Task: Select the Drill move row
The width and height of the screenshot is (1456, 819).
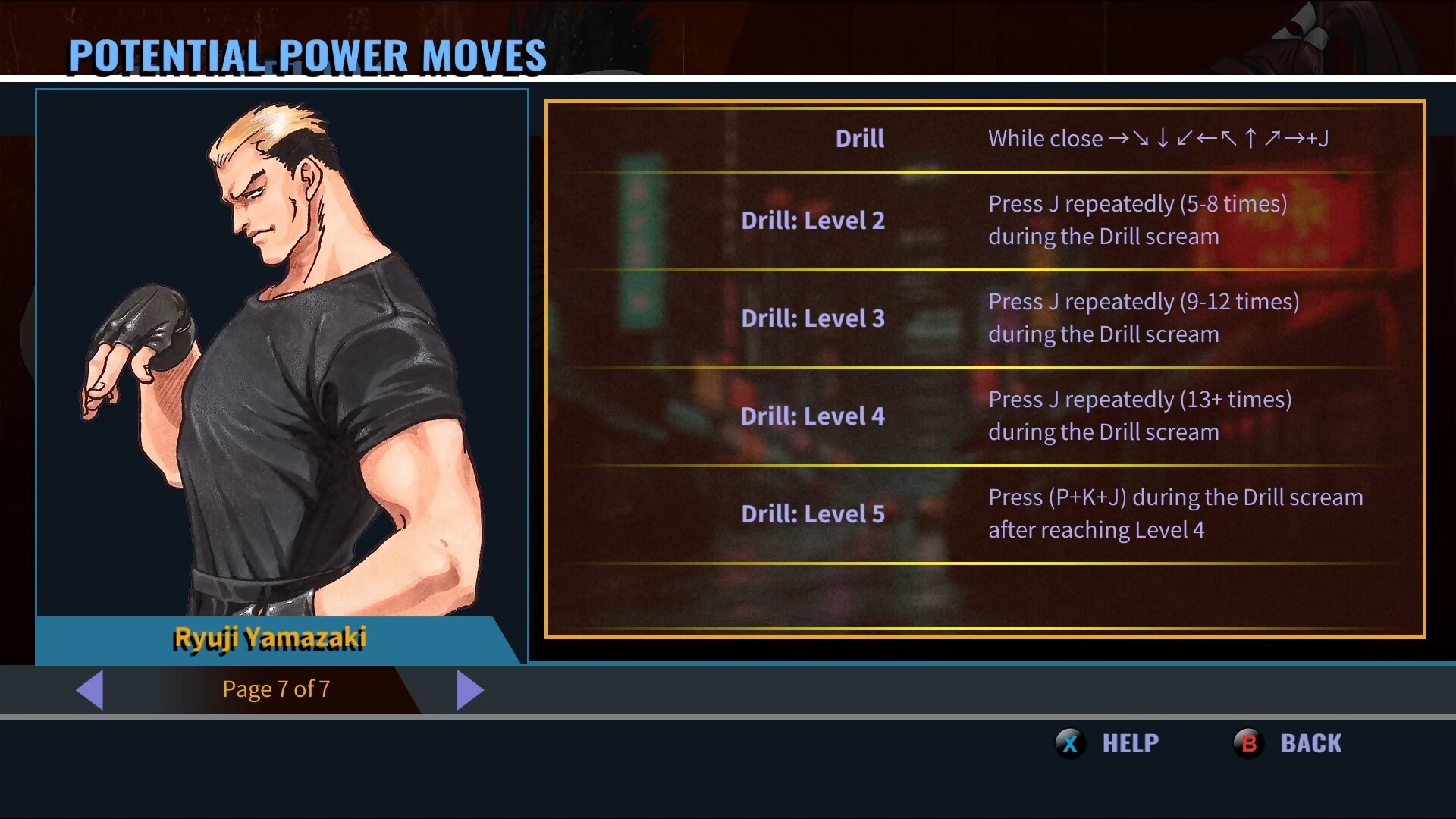Action: (984, 139)
